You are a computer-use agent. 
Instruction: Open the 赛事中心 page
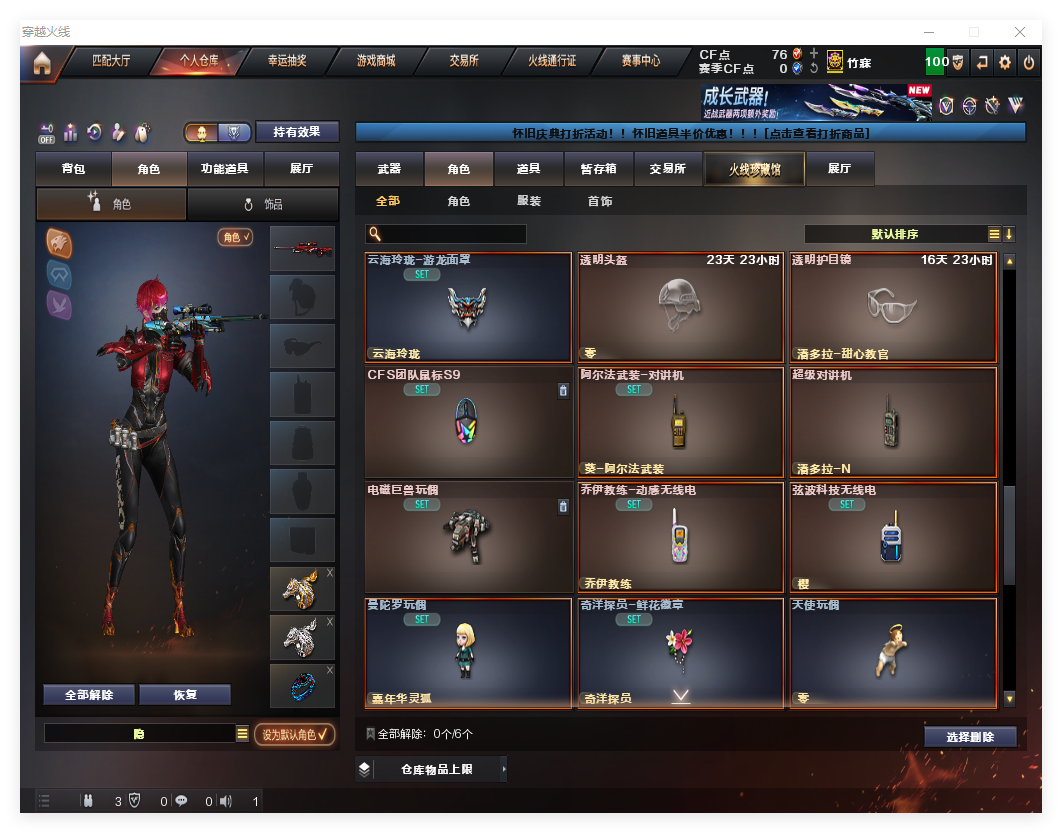pos(640,61)
